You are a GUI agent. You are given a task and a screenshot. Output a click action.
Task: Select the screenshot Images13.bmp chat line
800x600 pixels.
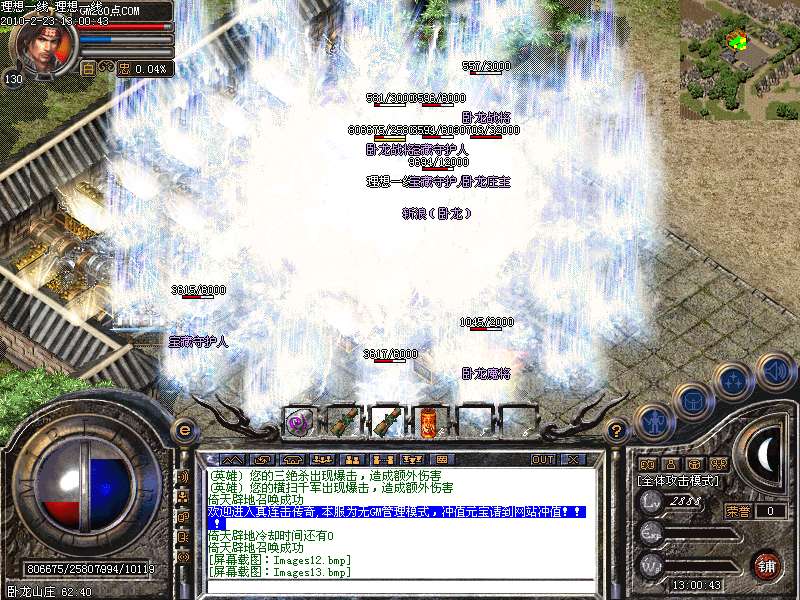(x=279, y=572)
